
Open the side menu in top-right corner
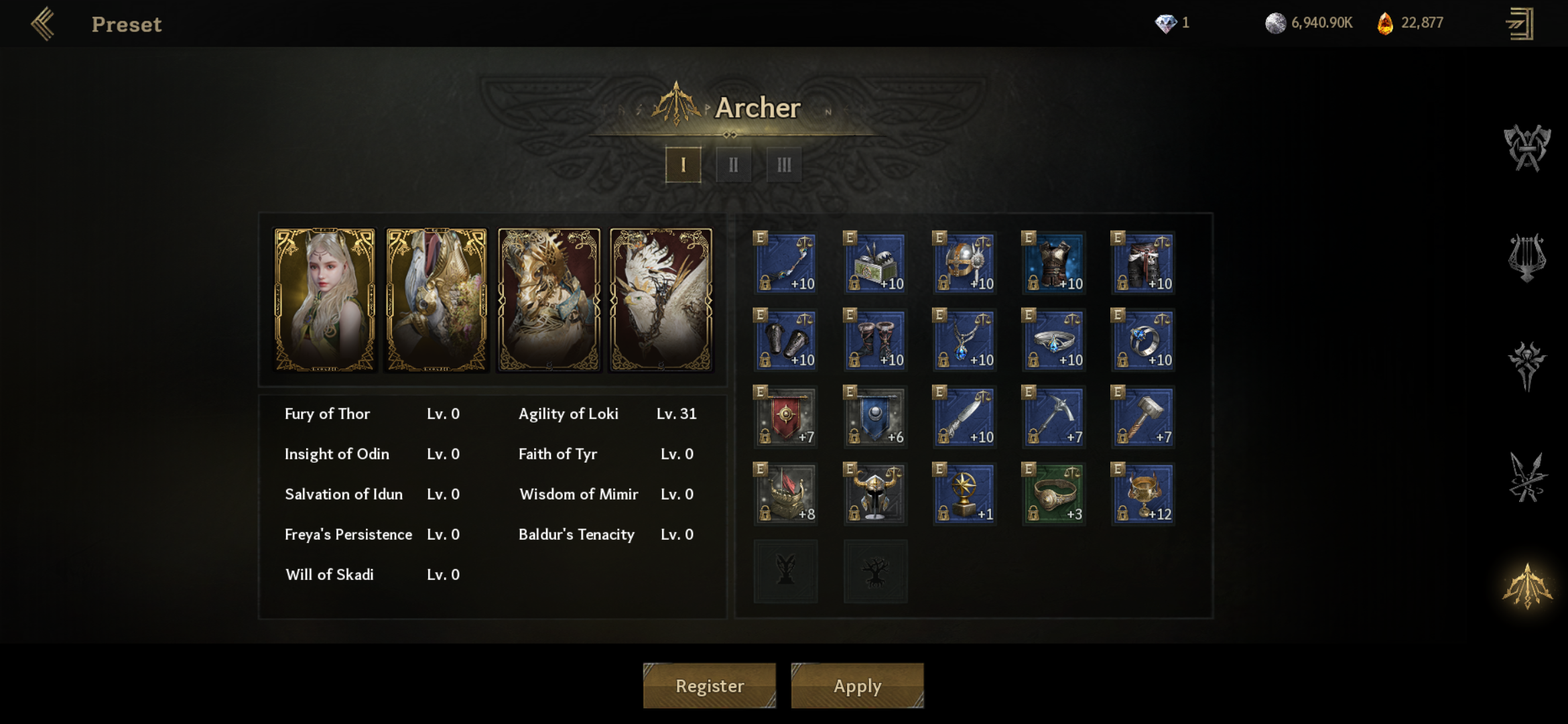pyautogui.click(x=1520, y=24)
